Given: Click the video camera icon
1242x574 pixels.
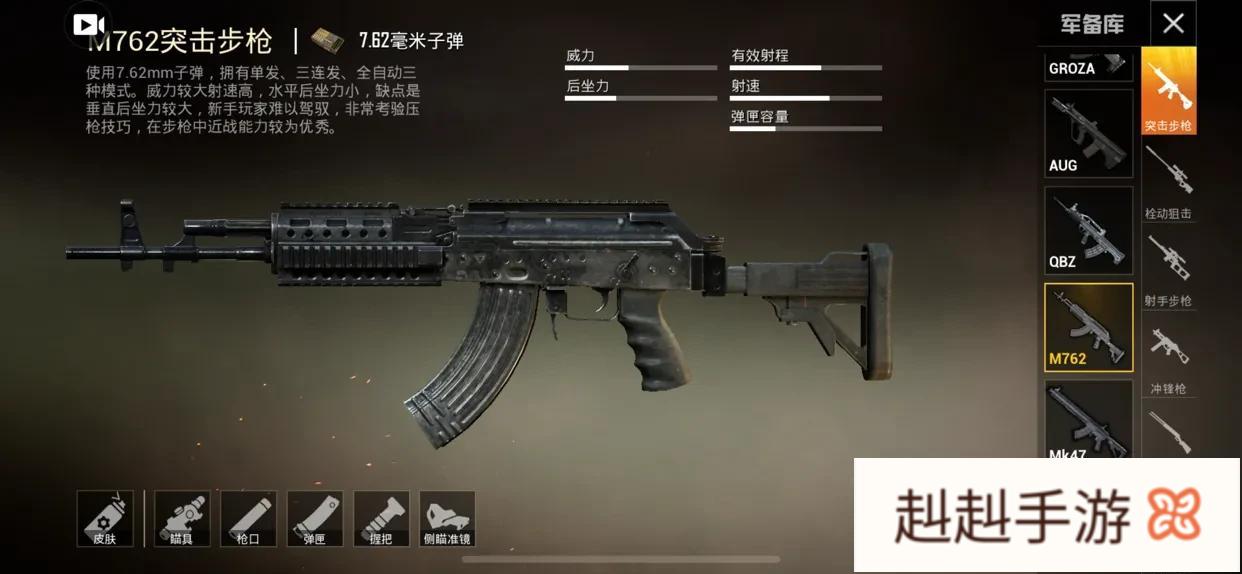Looking at the screenshot, I should (89, 24).
